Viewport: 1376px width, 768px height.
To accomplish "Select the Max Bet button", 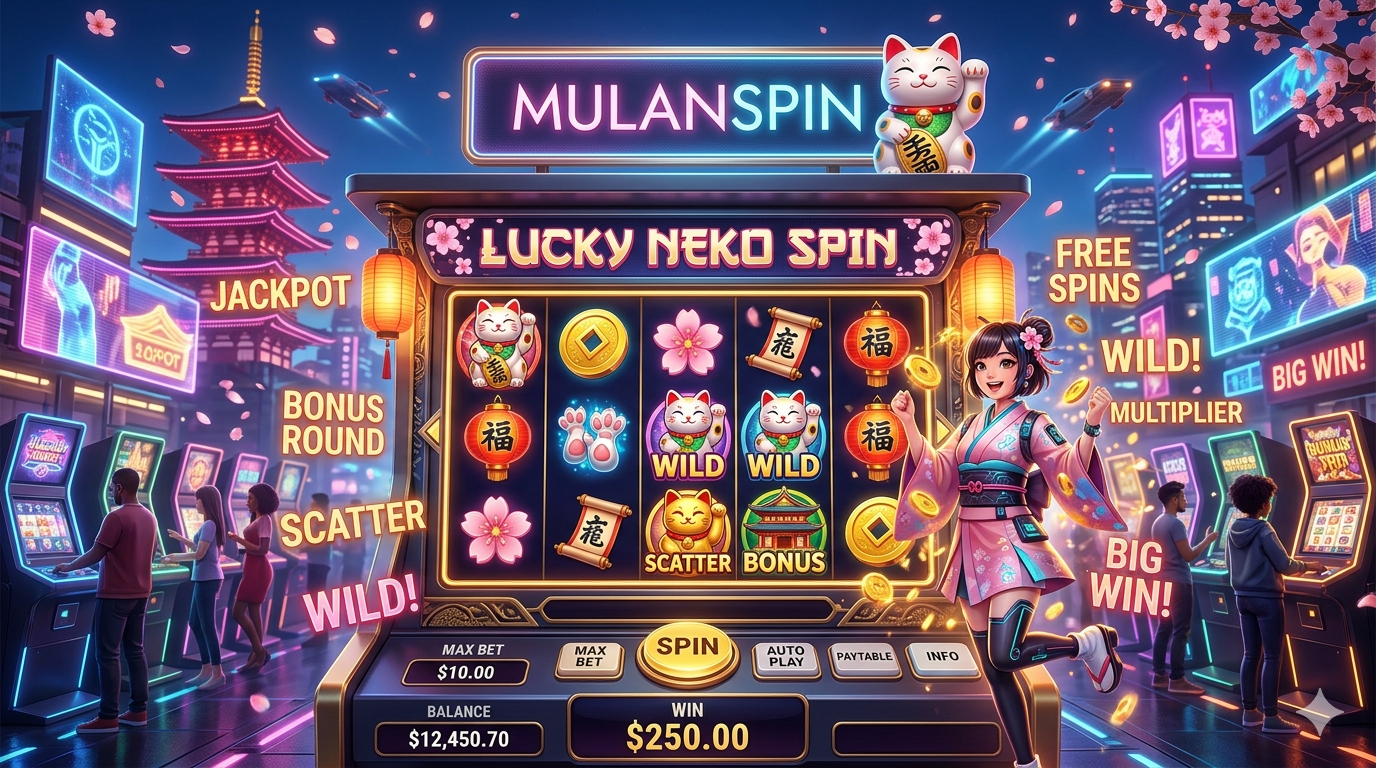I will pos(589,658).
